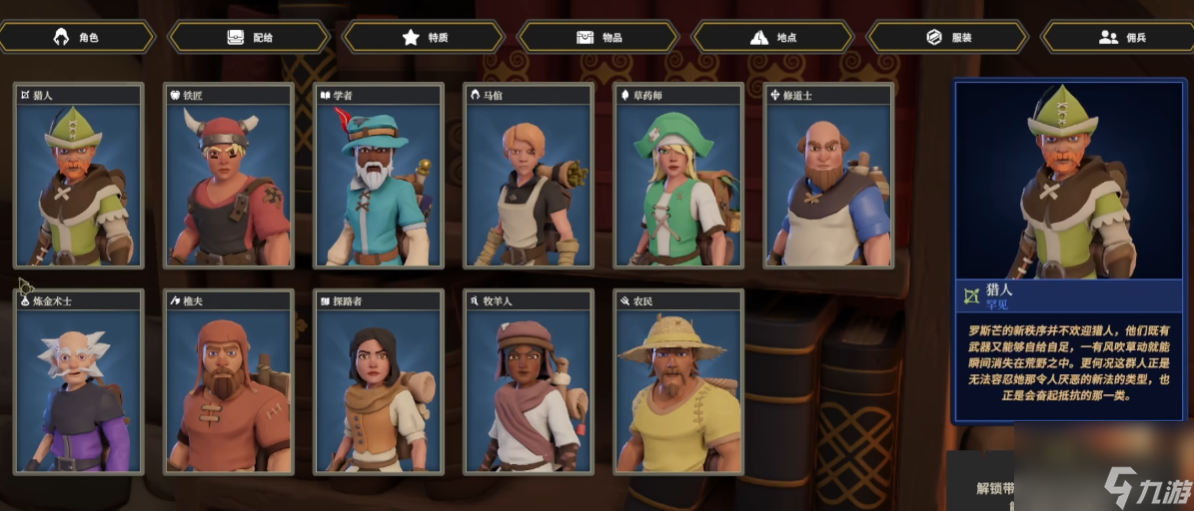1194x511 pixels.
Task: Select the 探路者 character card
Action: pos(379,382)
